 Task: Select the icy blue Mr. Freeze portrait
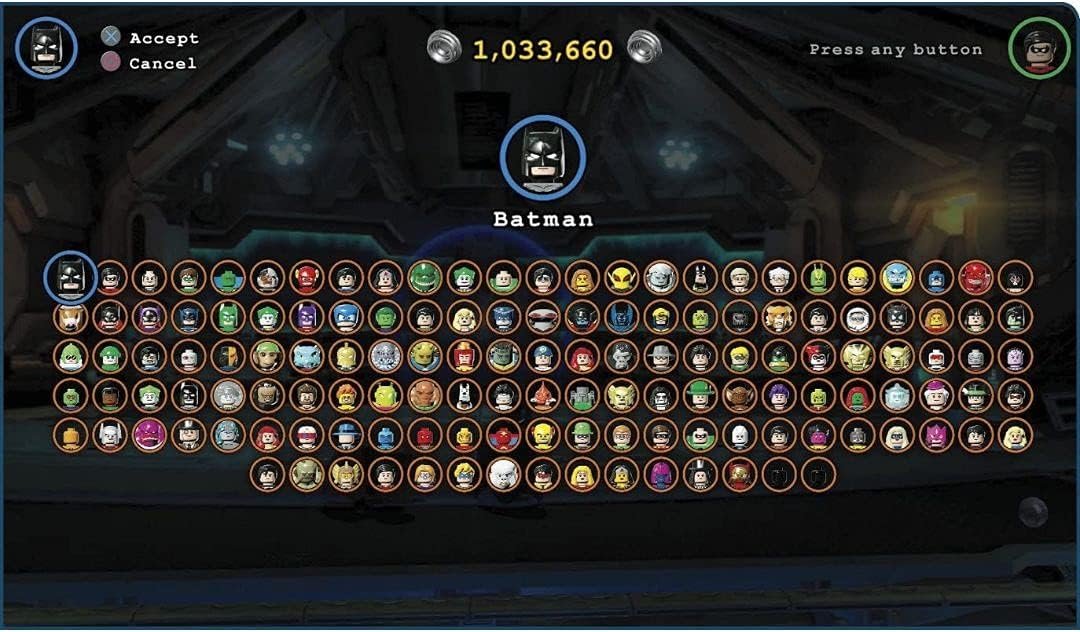(x=897, y=395)
